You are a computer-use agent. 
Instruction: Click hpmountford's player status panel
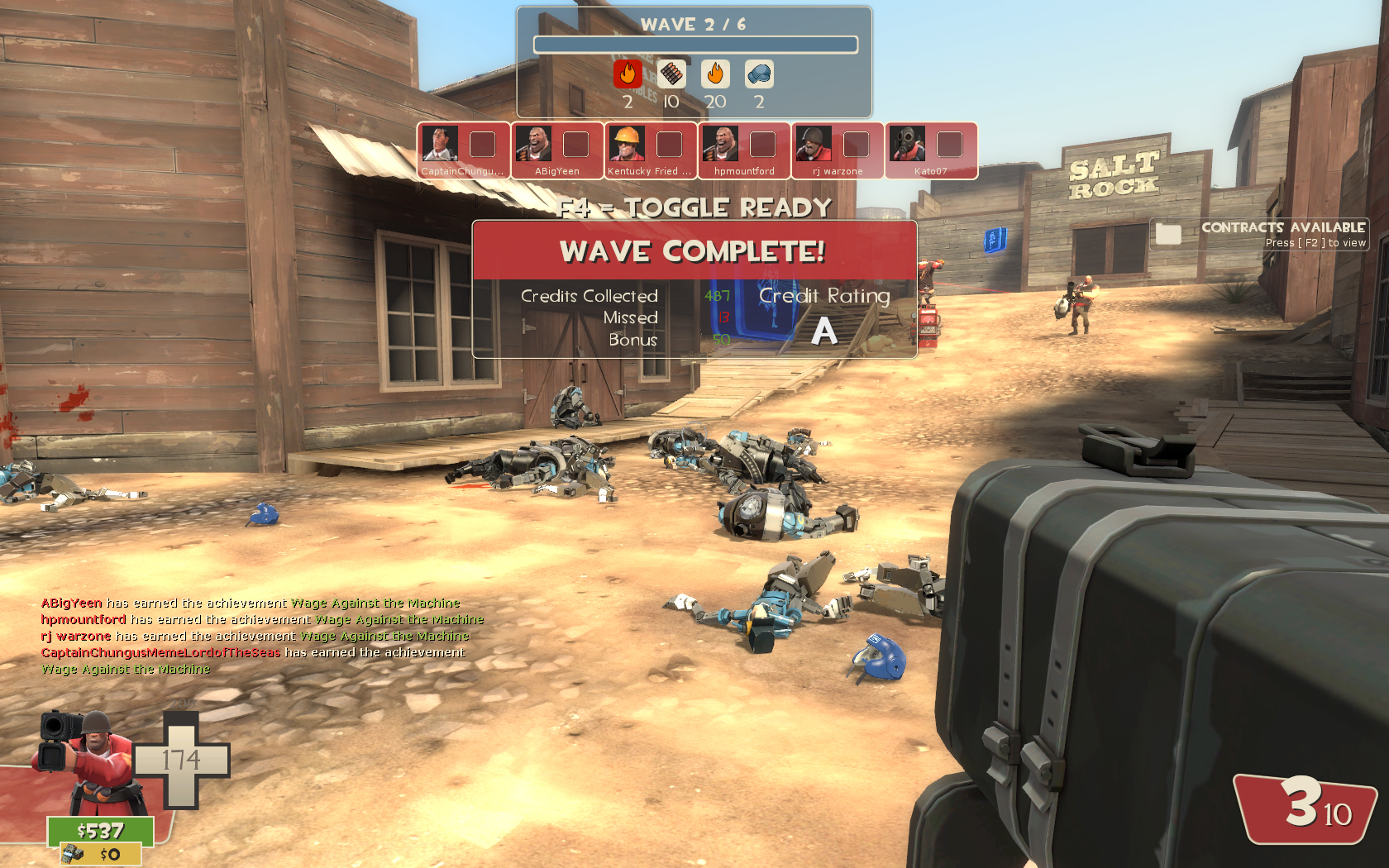pyautogui.click(x=744, y=150)
